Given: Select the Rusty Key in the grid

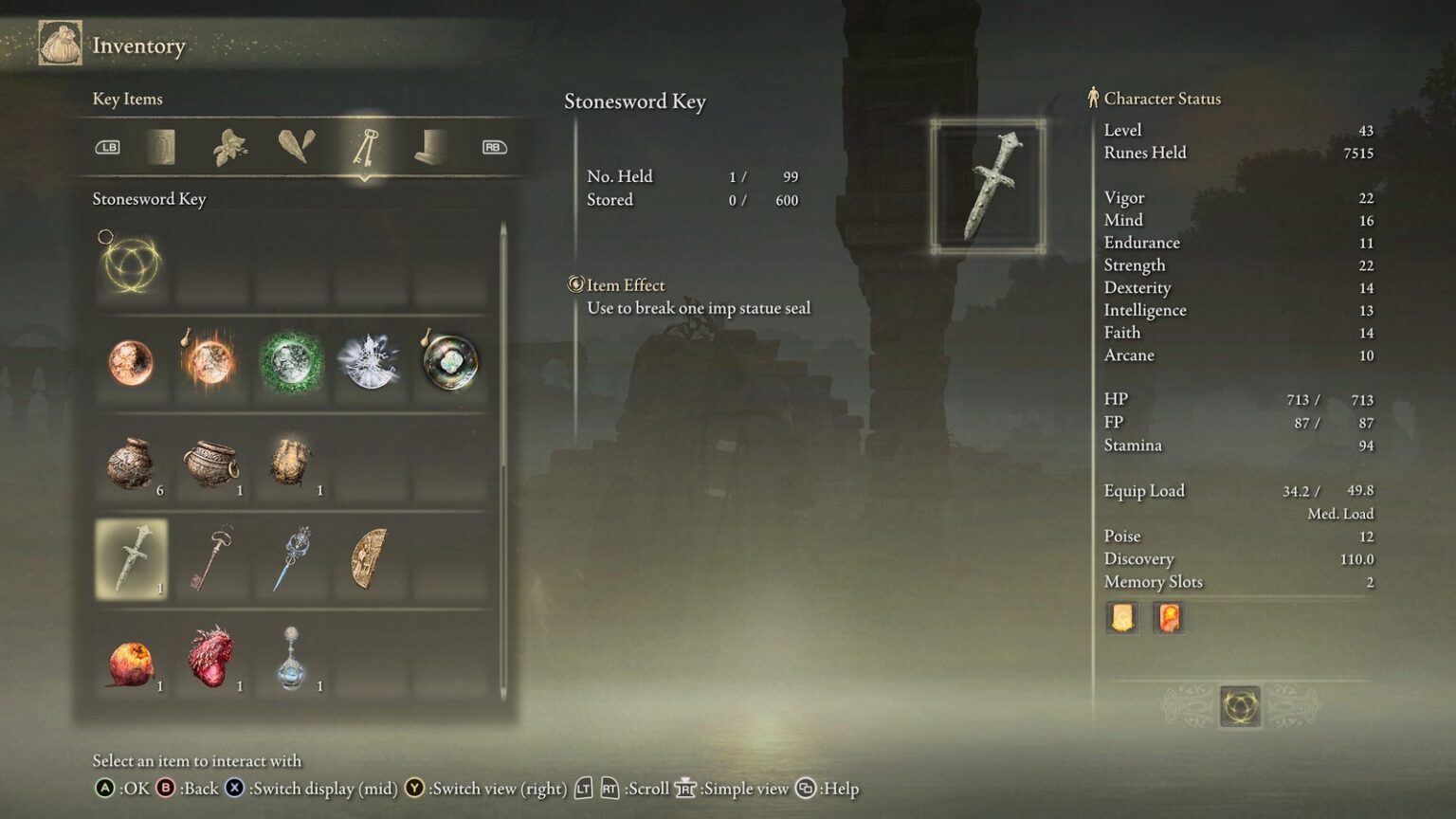Looking at the screenshot, I should coord(210,559).
